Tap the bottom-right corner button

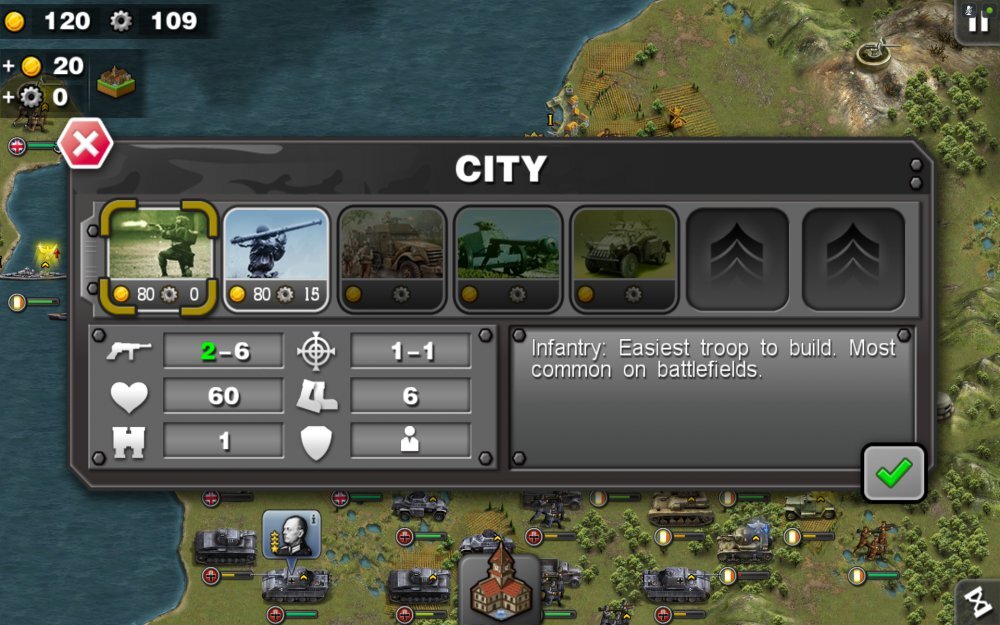pos(979,603)
